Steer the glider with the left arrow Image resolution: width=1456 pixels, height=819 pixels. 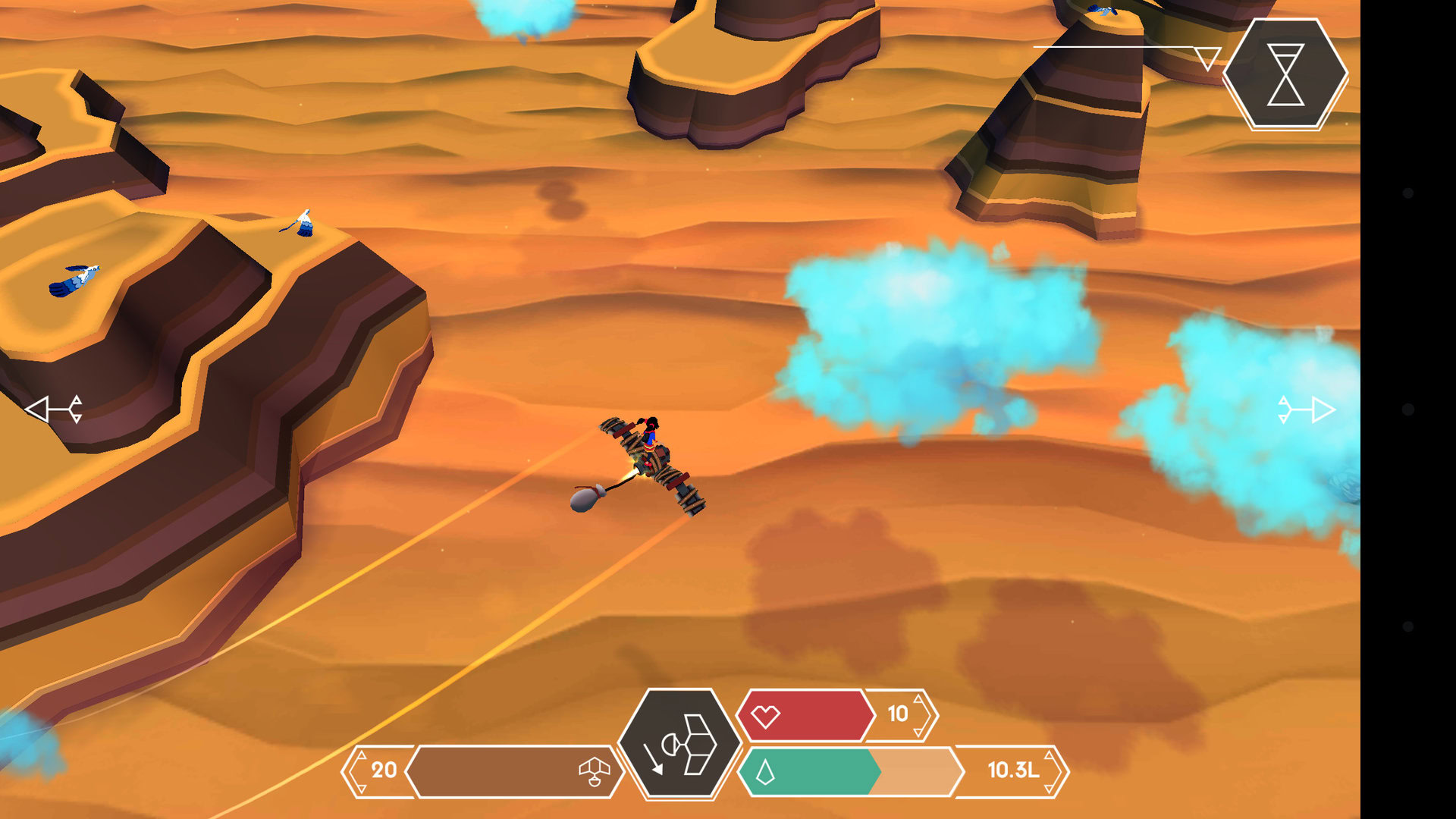point(54,409)
